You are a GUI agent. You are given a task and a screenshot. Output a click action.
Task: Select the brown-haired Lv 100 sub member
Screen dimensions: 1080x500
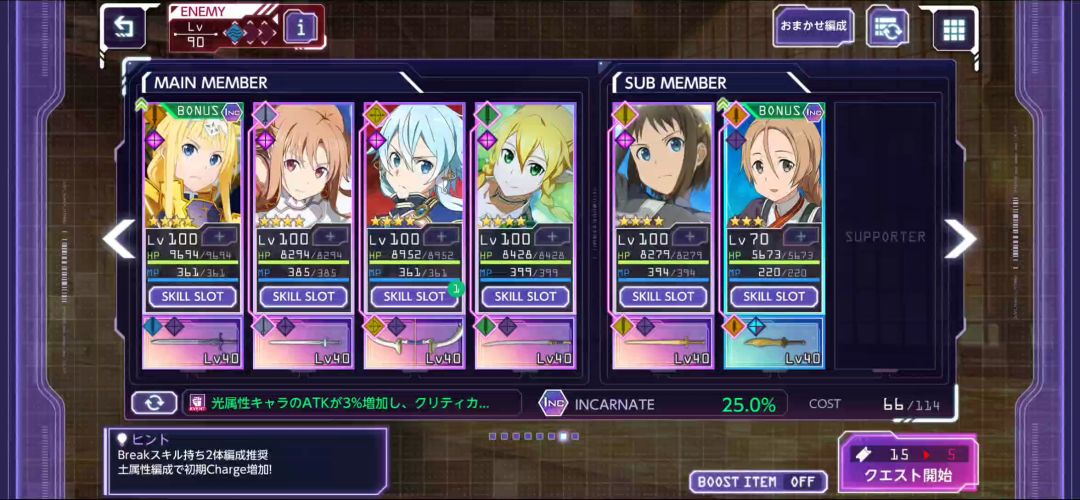pos(663,165)
